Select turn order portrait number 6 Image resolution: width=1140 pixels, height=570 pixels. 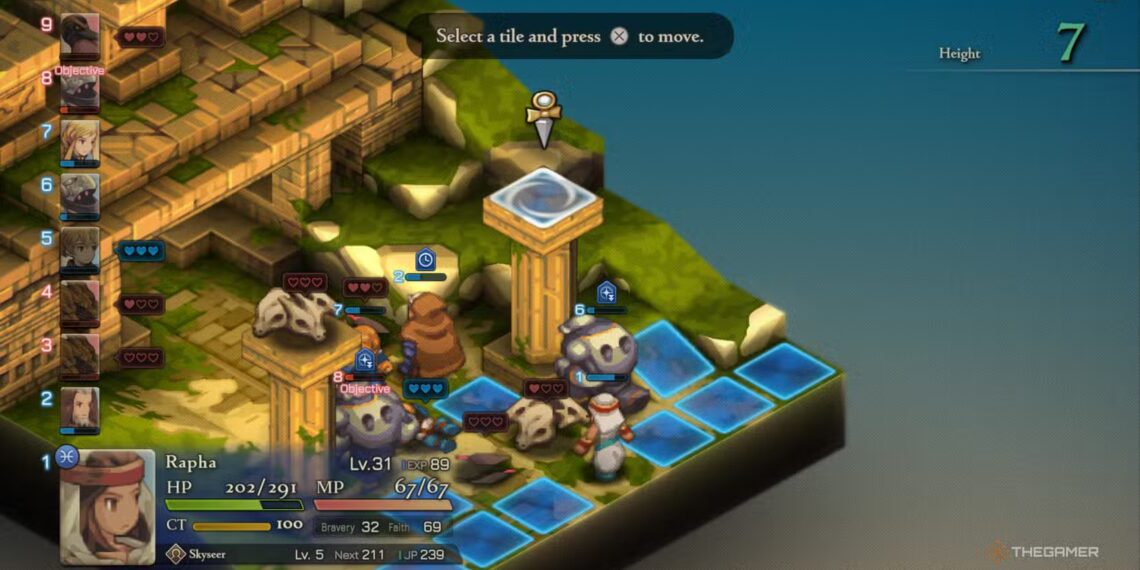click(x=79, y=195)
